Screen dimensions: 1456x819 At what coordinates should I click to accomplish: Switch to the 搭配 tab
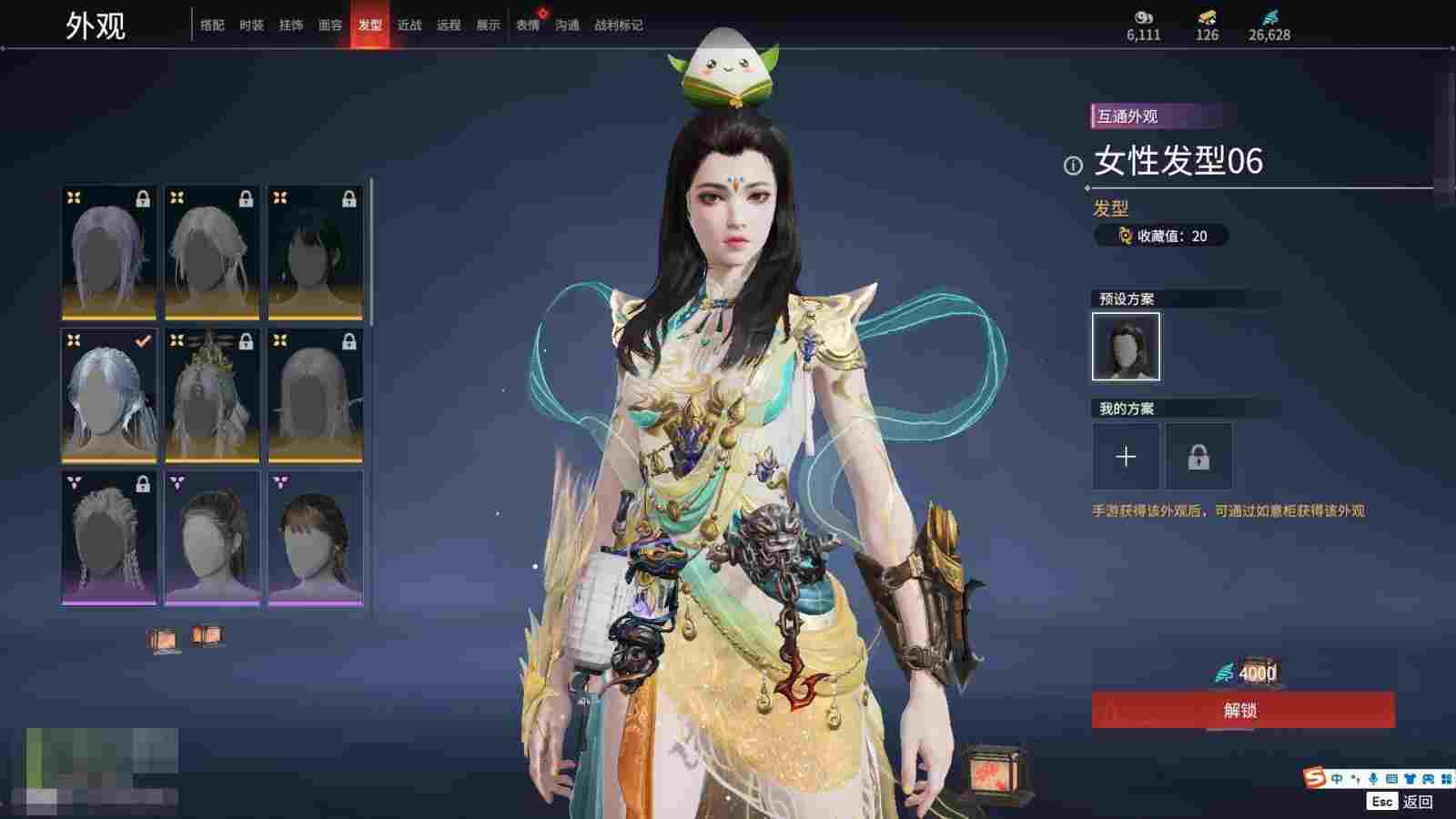(212, 25)
